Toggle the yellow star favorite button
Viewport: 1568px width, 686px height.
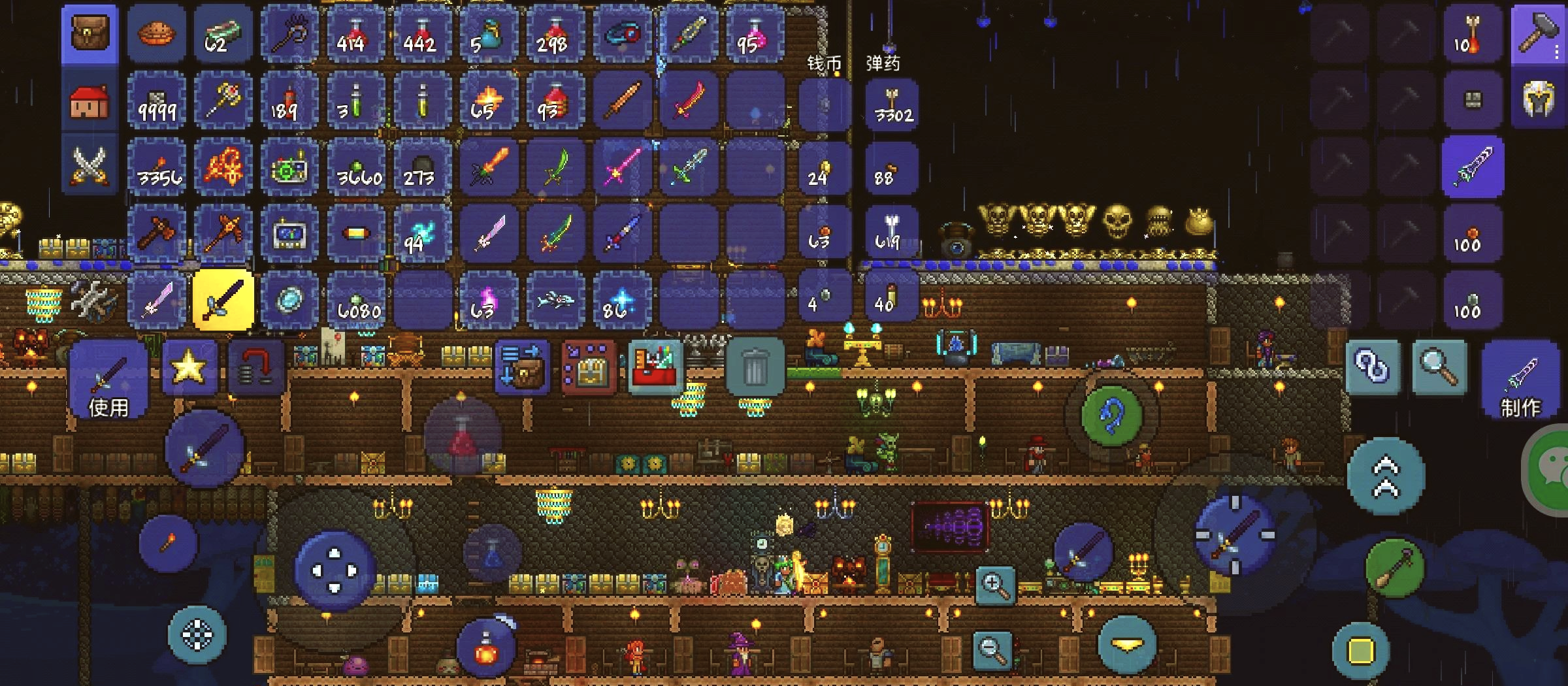click(189, 368)
